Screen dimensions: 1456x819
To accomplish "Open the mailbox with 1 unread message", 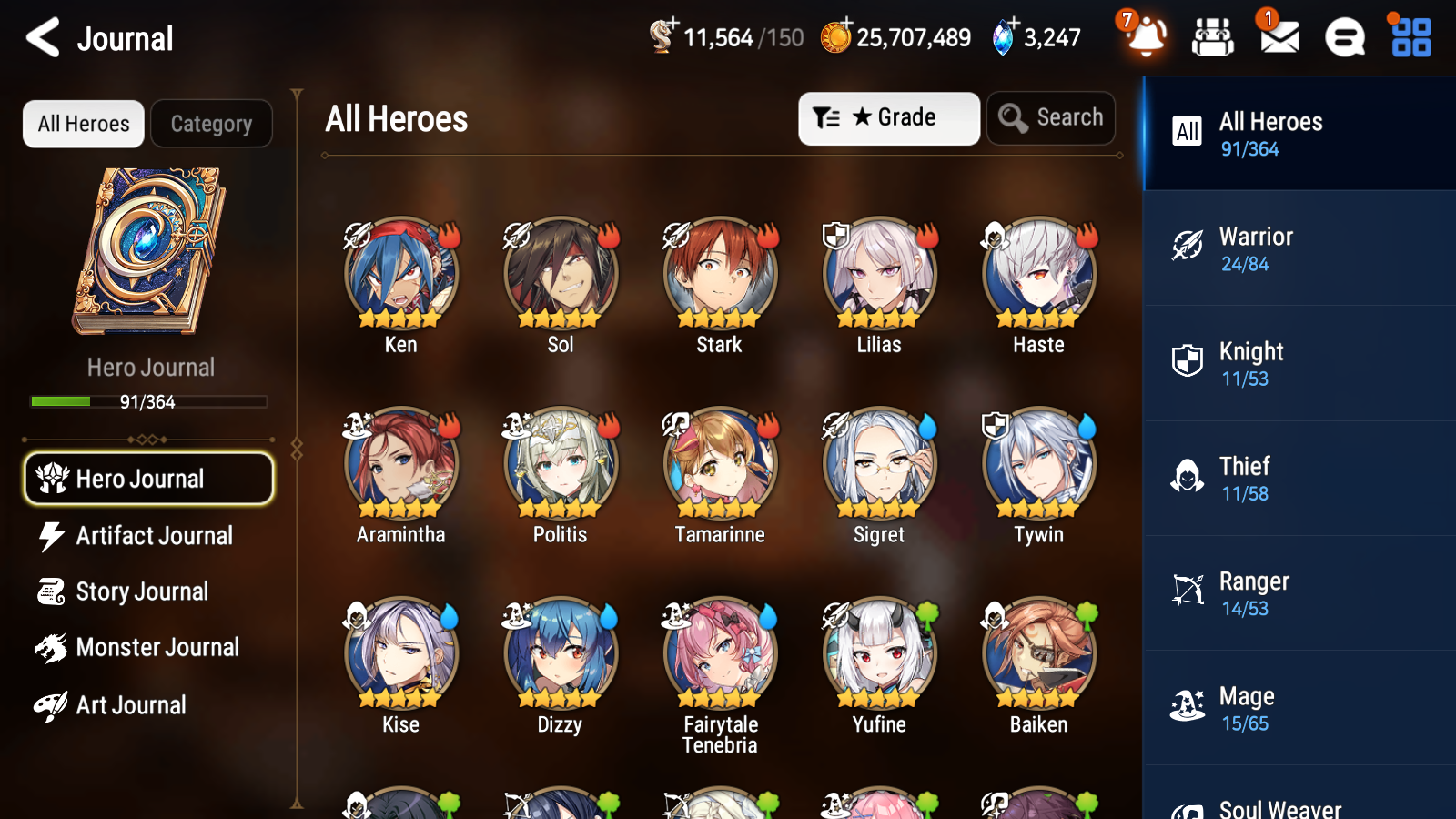I will tap(1278, 38).
